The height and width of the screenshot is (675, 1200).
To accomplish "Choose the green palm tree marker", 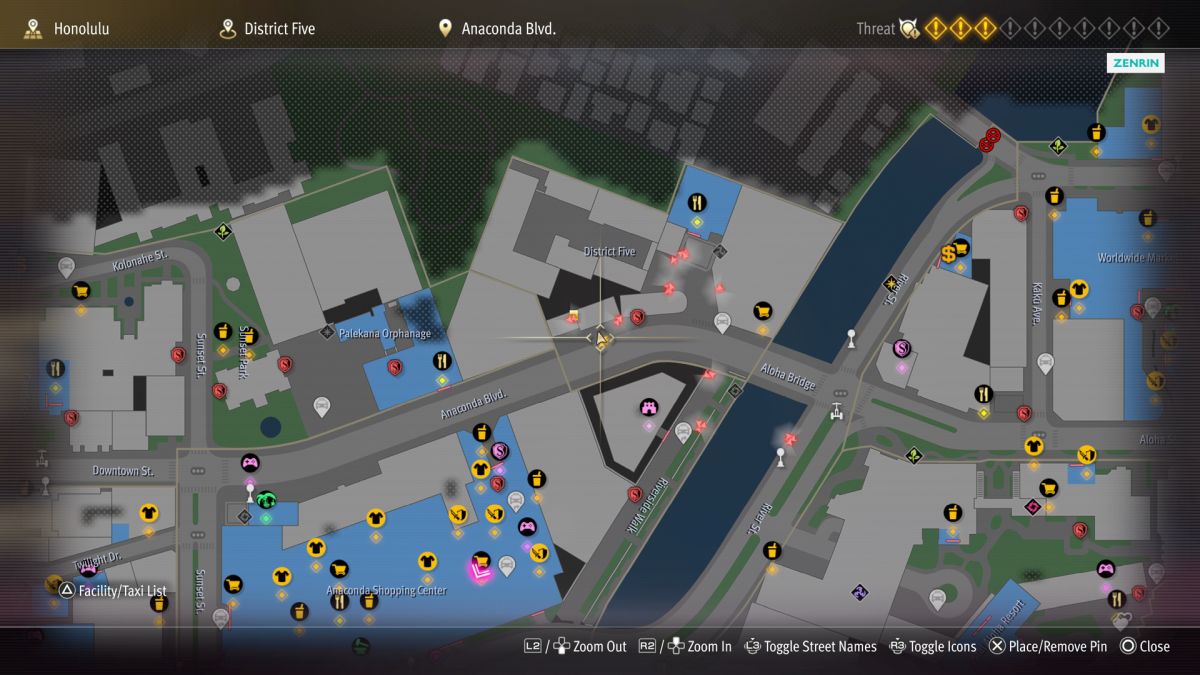I will 266,499.
